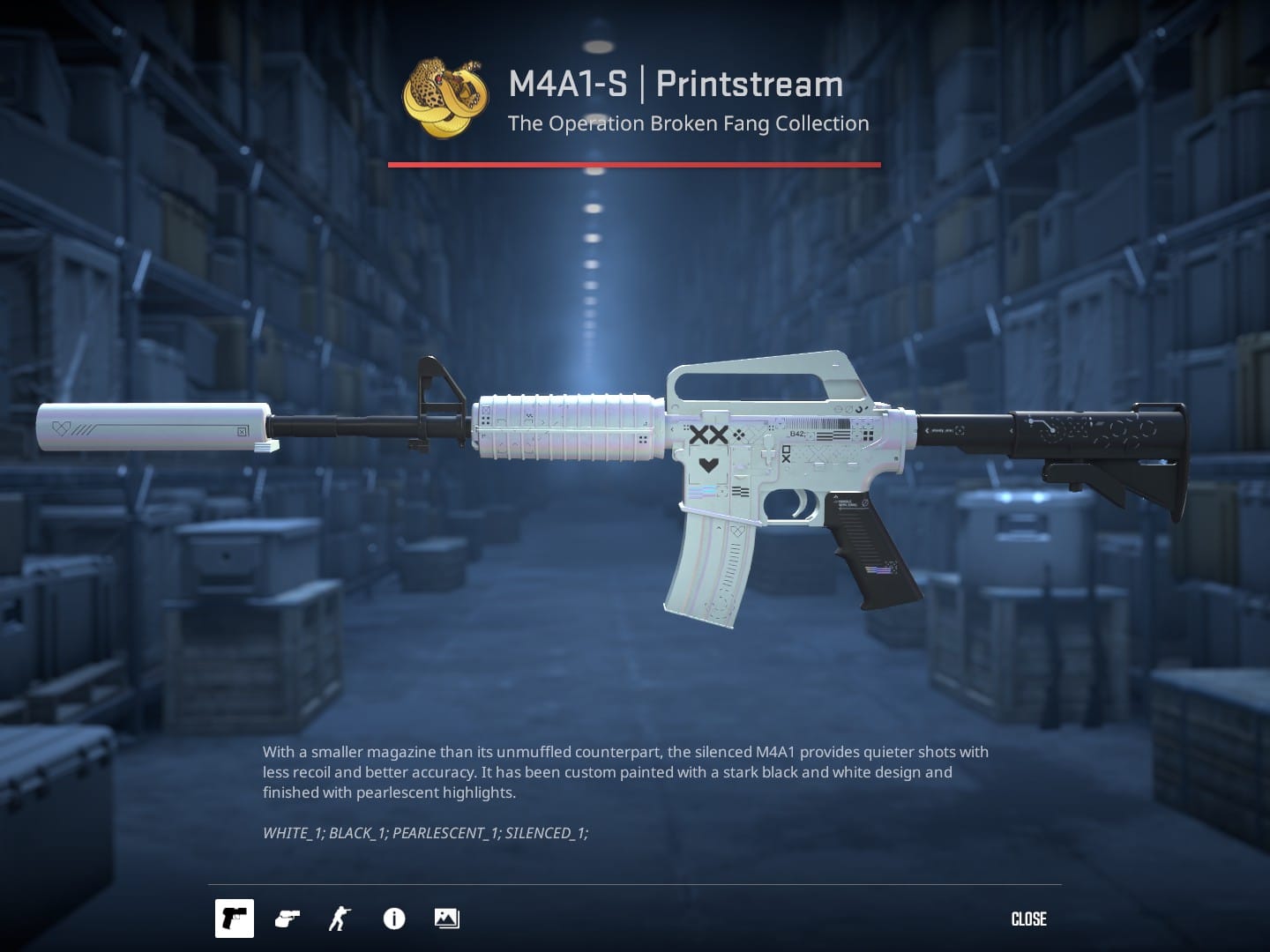Select the highlighted held-weapon pistol view icon
Screen dimensions: 1270x952
click(234, 919)
